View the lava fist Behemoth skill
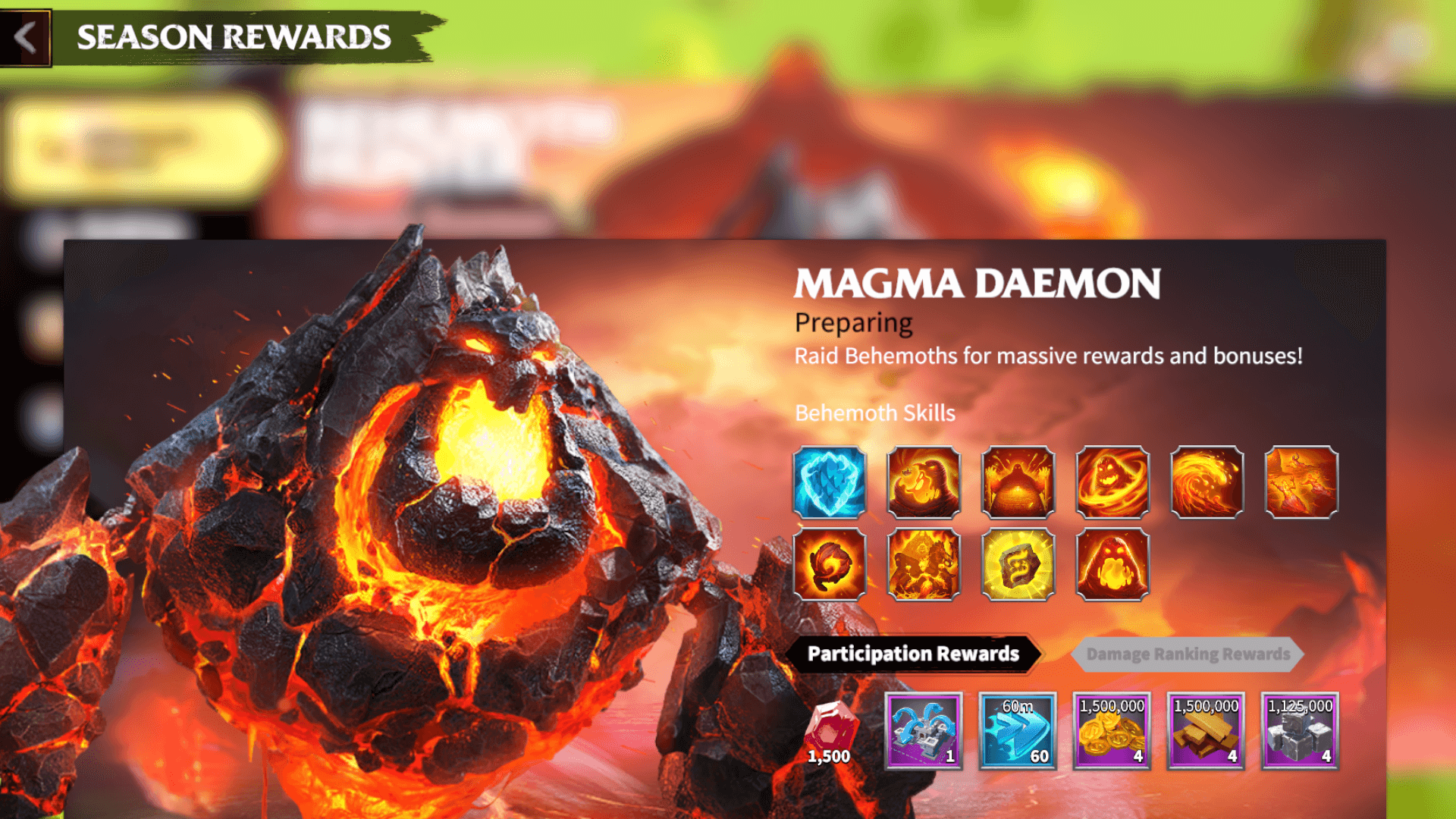 click(x=923, y=483)
